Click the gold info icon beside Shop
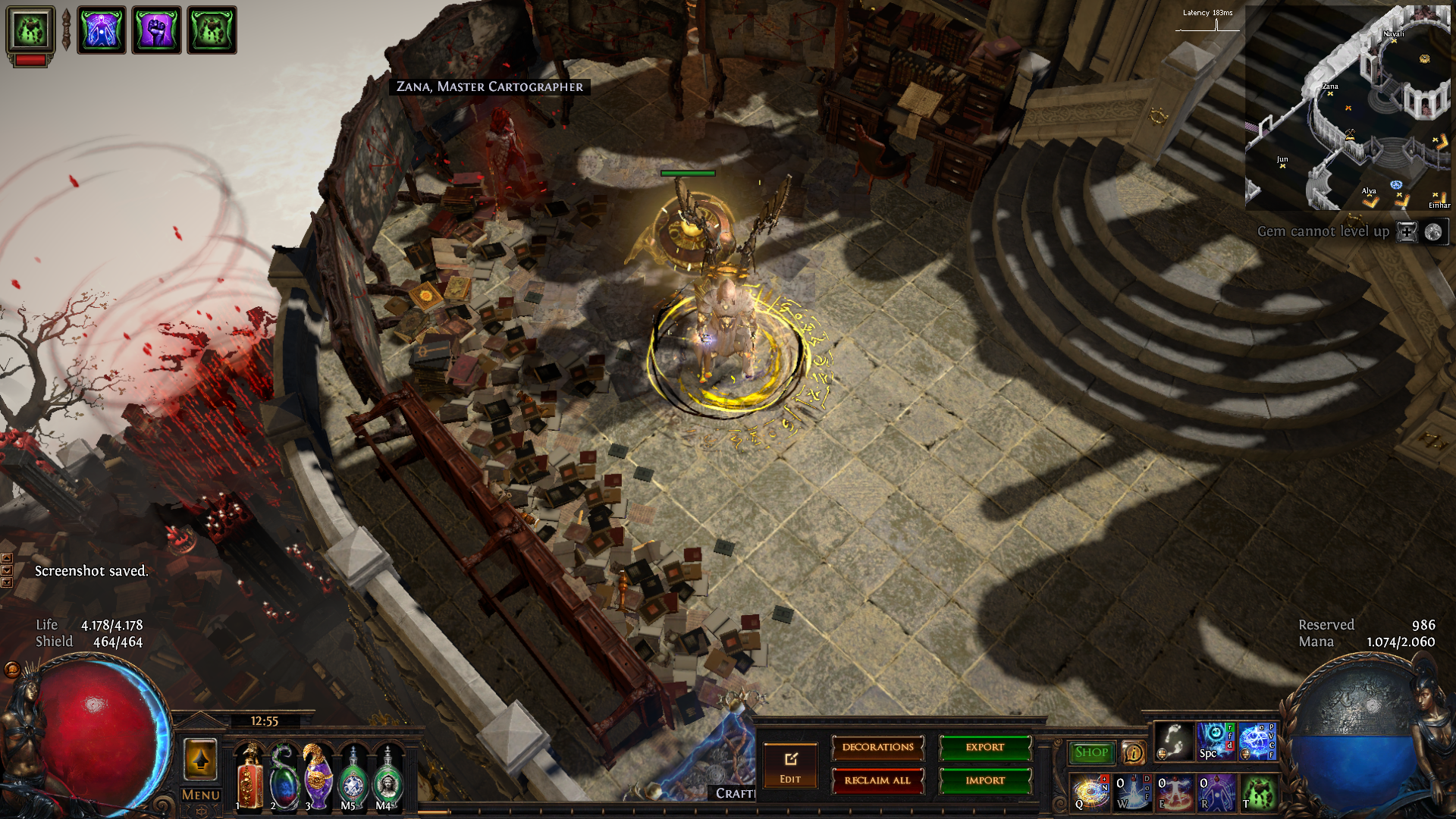Viewport: 1456px width, 819px height. point(1133,753)
